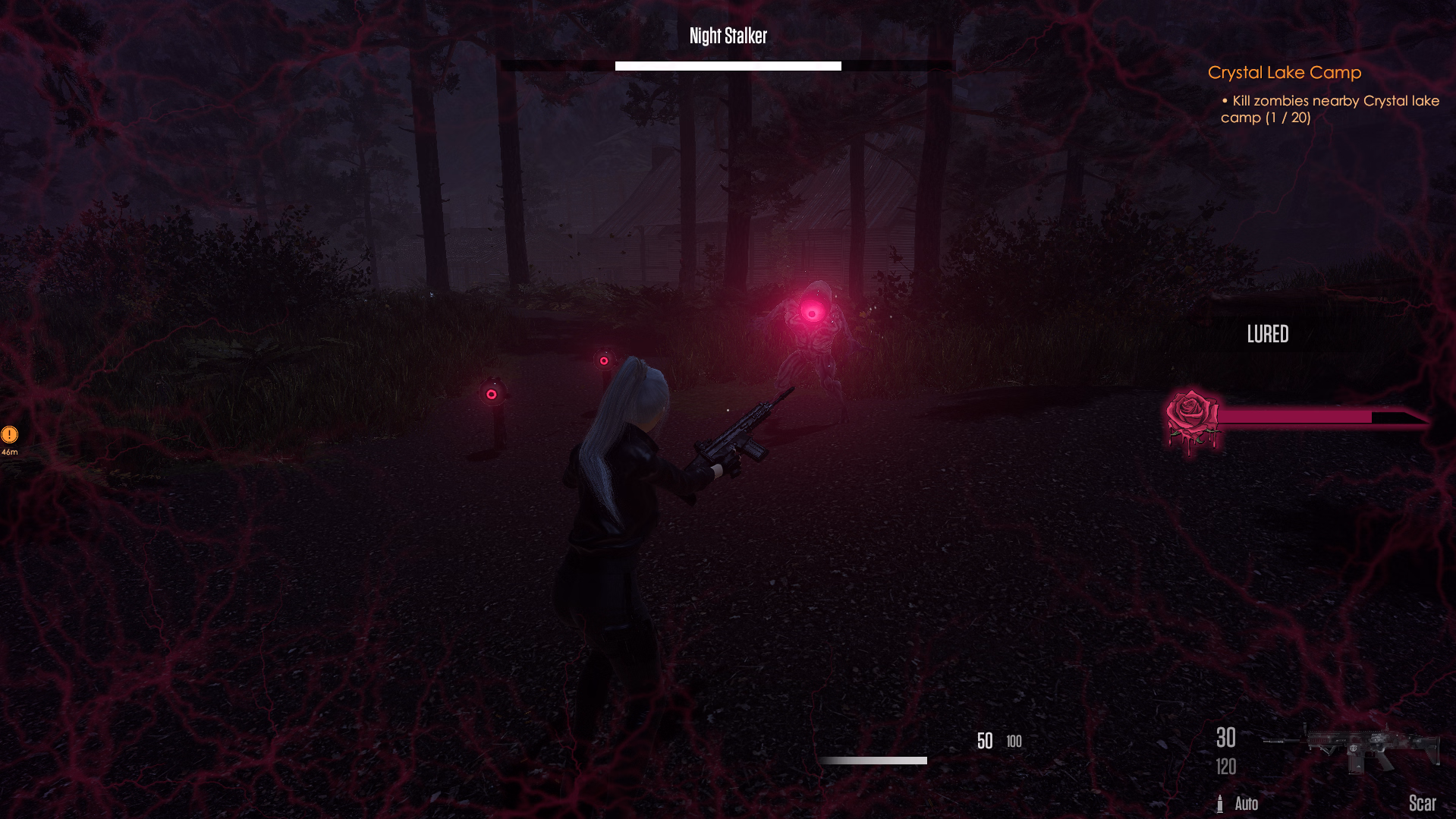1456x819 pixels.
Task: Toggle the Auto fire mode indicator
Action: pyautogui.click(x=1247, y=803)
